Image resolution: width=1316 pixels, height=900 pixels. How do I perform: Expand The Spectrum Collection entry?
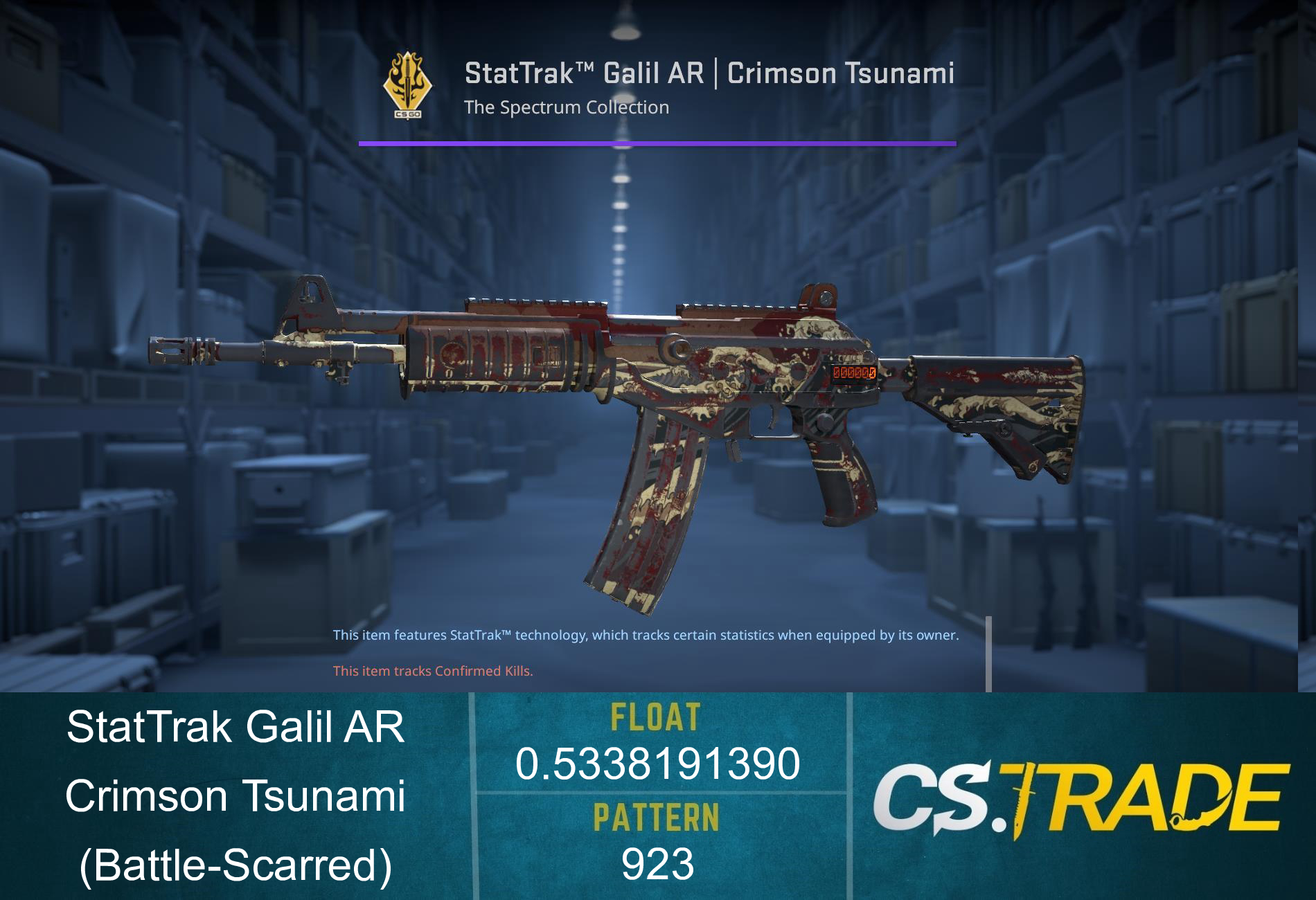(566, 107)
